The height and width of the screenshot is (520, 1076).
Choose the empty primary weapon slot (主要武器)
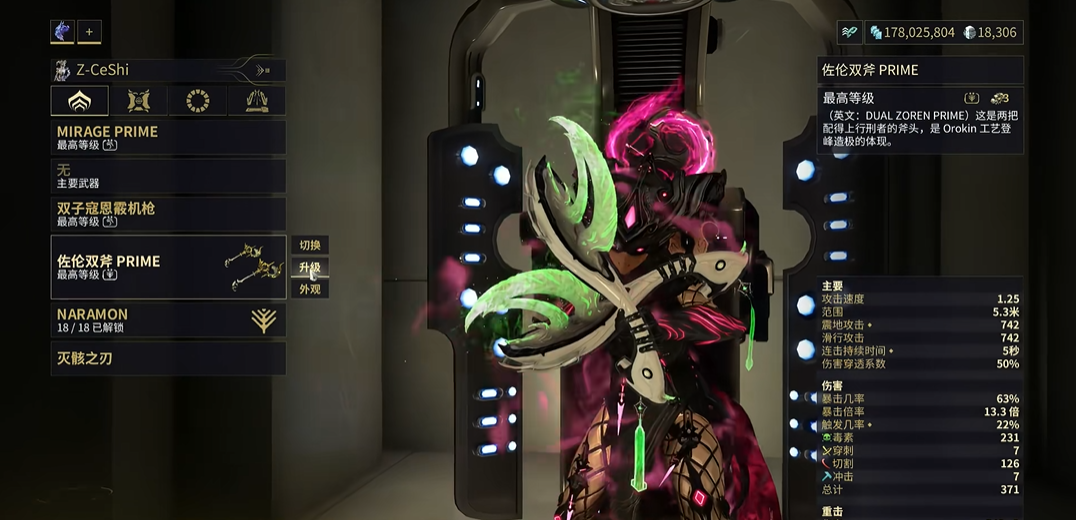point(168,176)
